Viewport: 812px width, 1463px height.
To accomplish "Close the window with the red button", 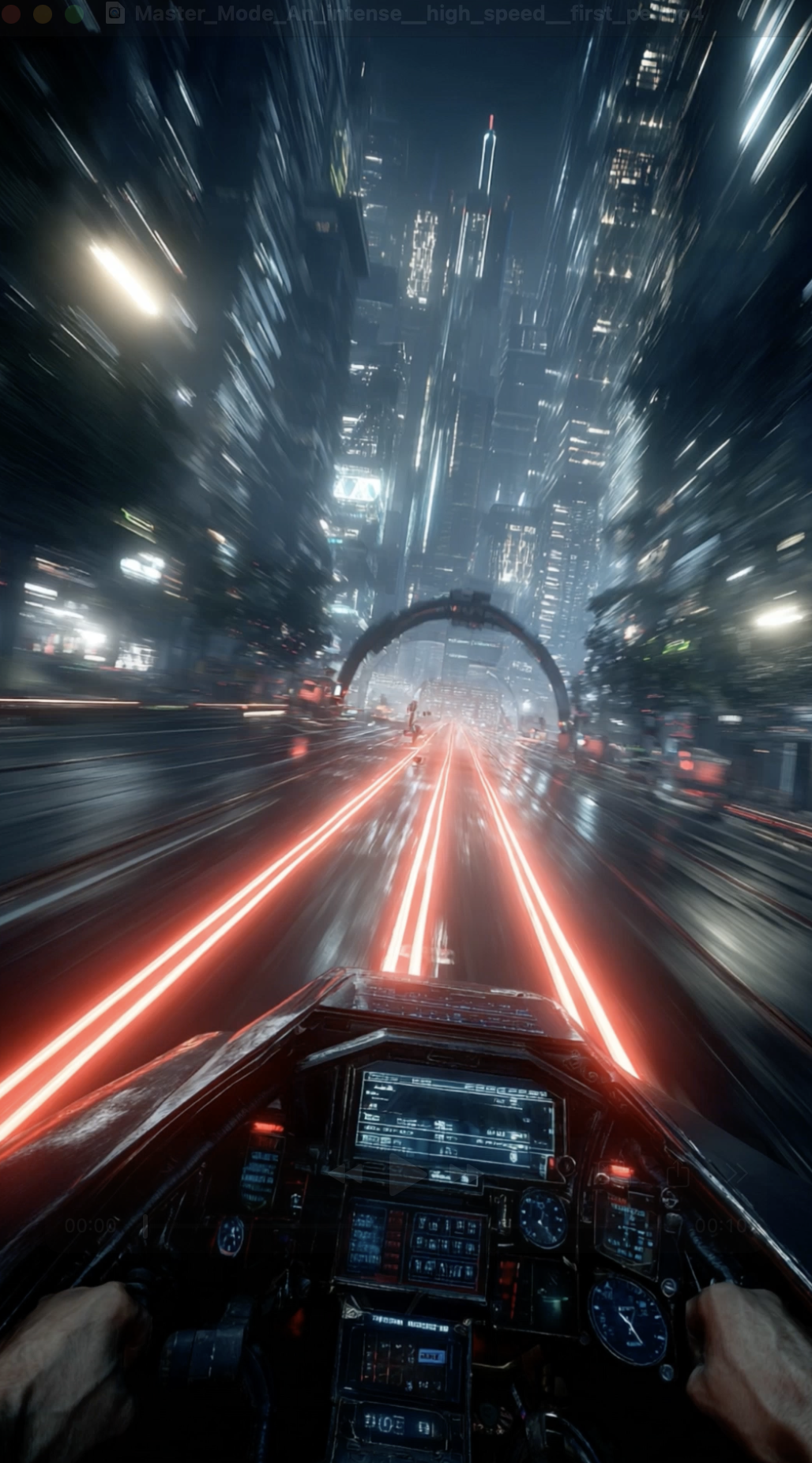I will coord(12,13).
